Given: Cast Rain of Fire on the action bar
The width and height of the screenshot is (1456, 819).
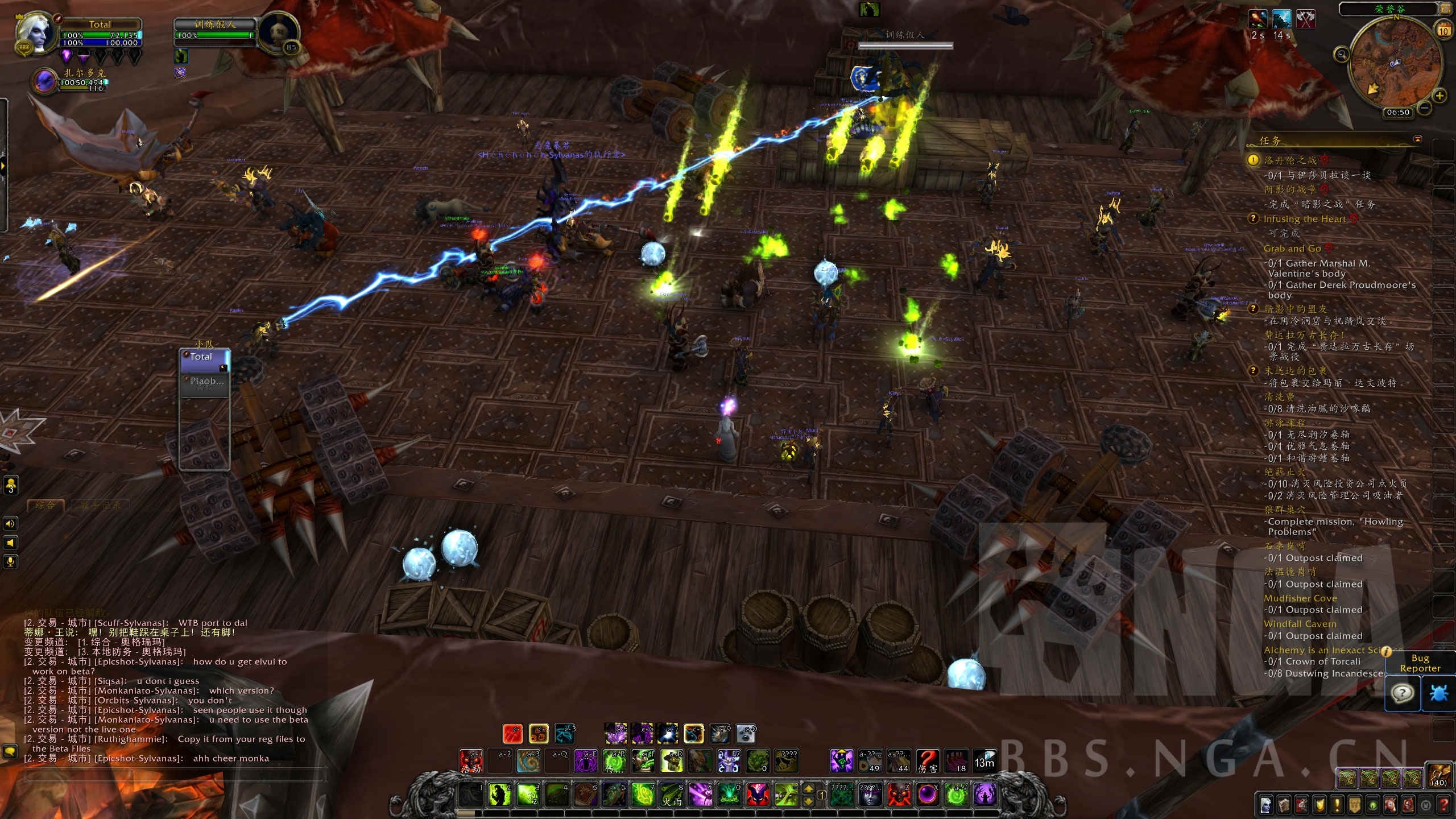Looking at the screenshot, I should point(672,795).
